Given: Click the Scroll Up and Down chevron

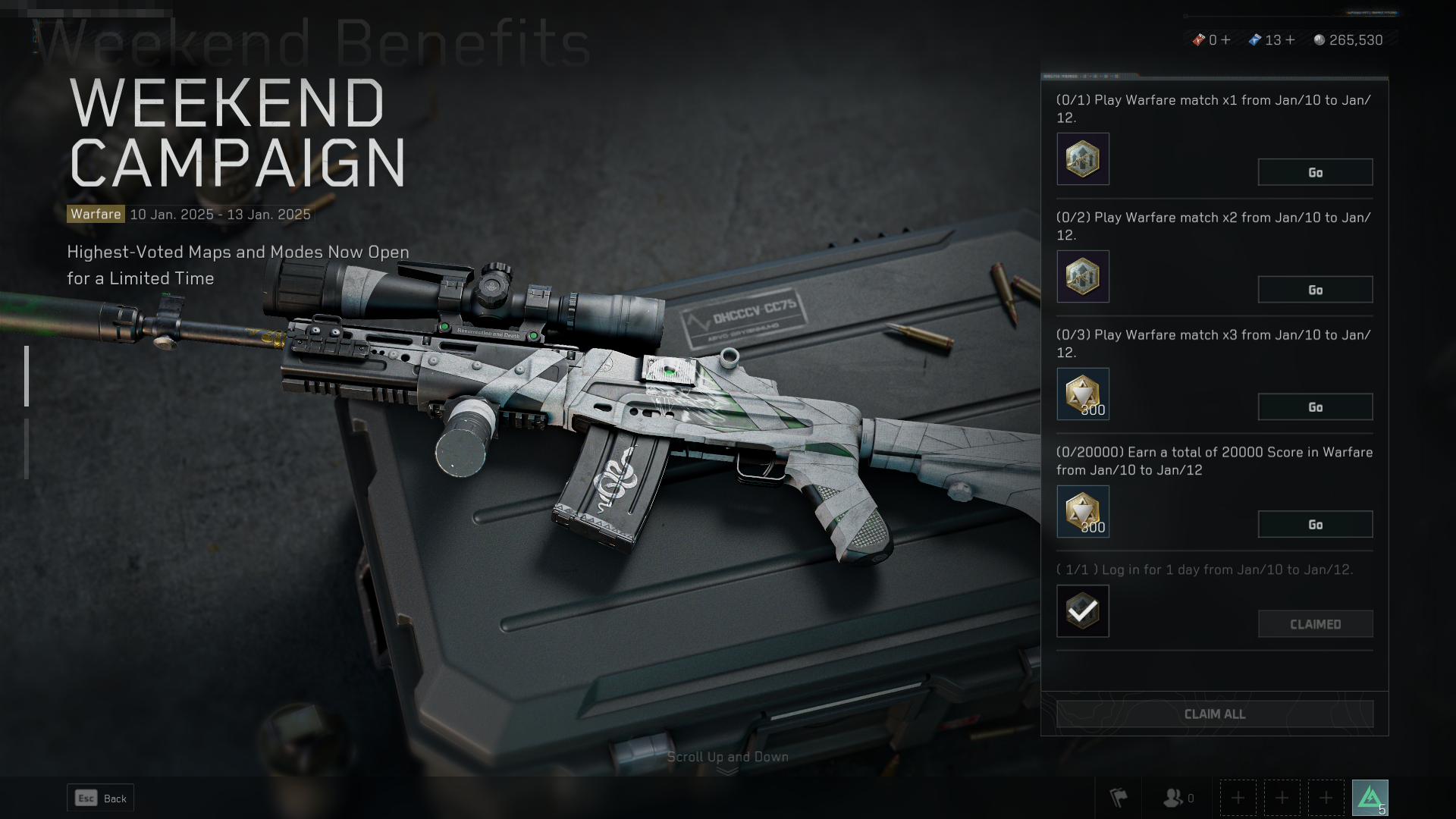Looking at the screenshot, I should click(x=727, y=768).
